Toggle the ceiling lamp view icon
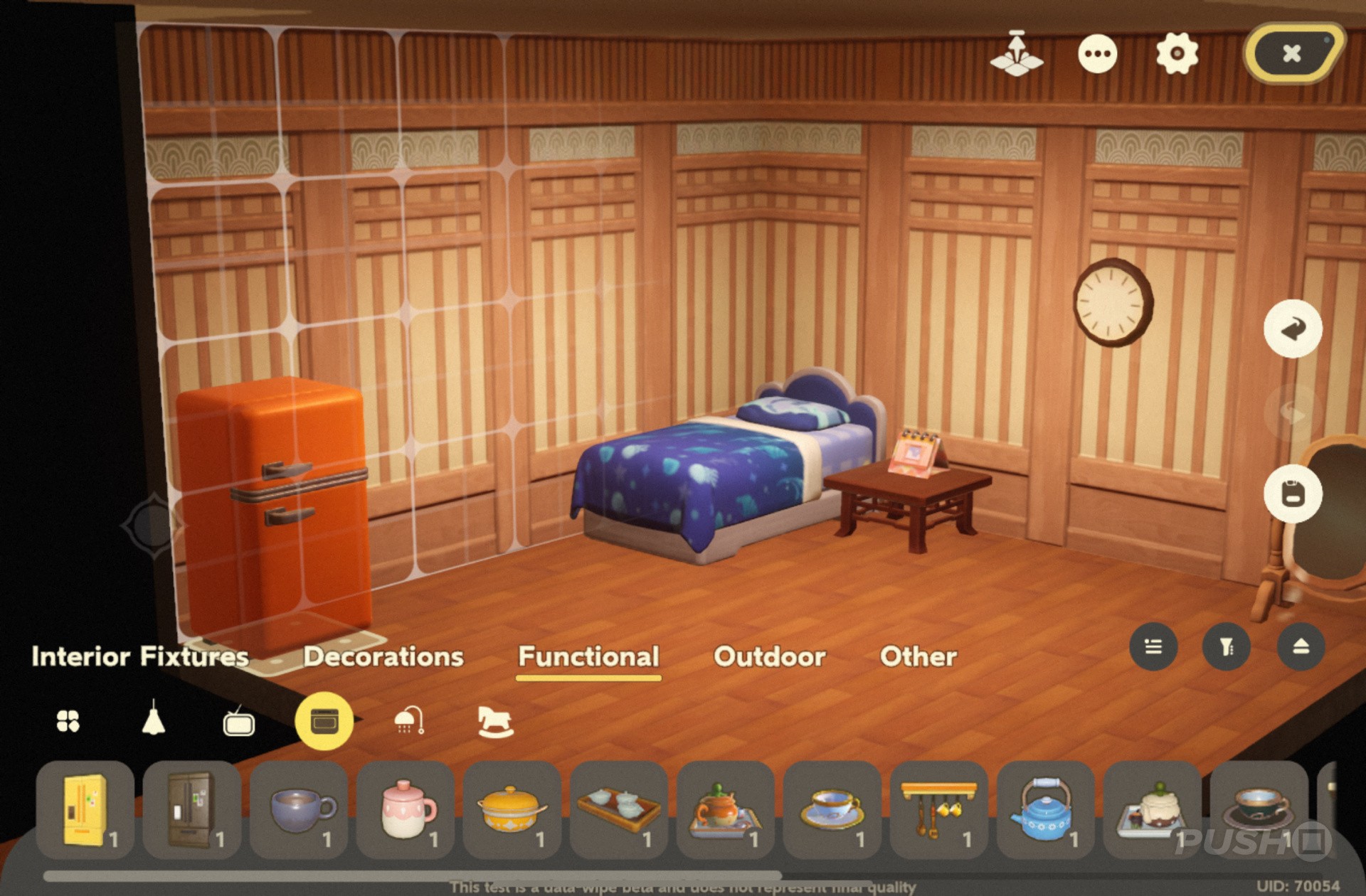The height and width of the screenshot is (896, 1366). tap(1017, 54)
